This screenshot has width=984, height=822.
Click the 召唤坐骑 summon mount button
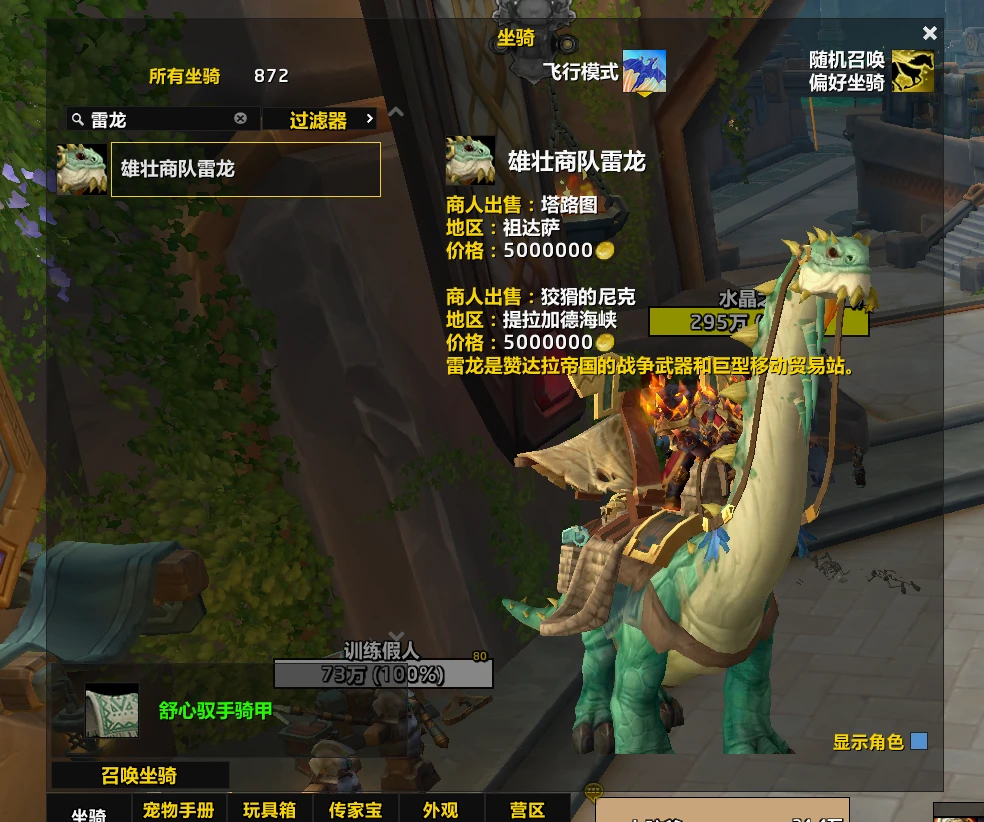140,775
